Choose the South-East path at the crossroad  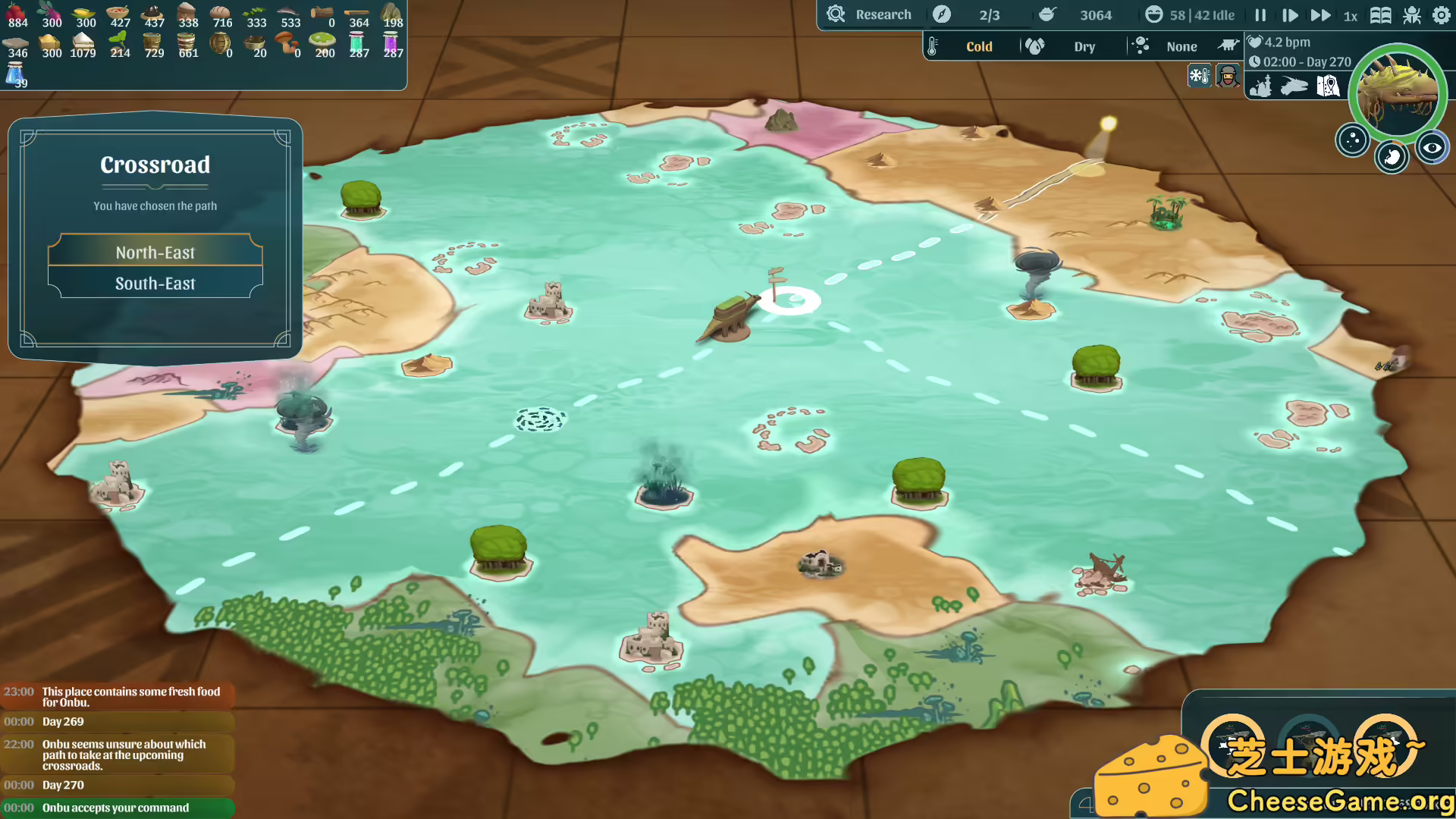155,284
